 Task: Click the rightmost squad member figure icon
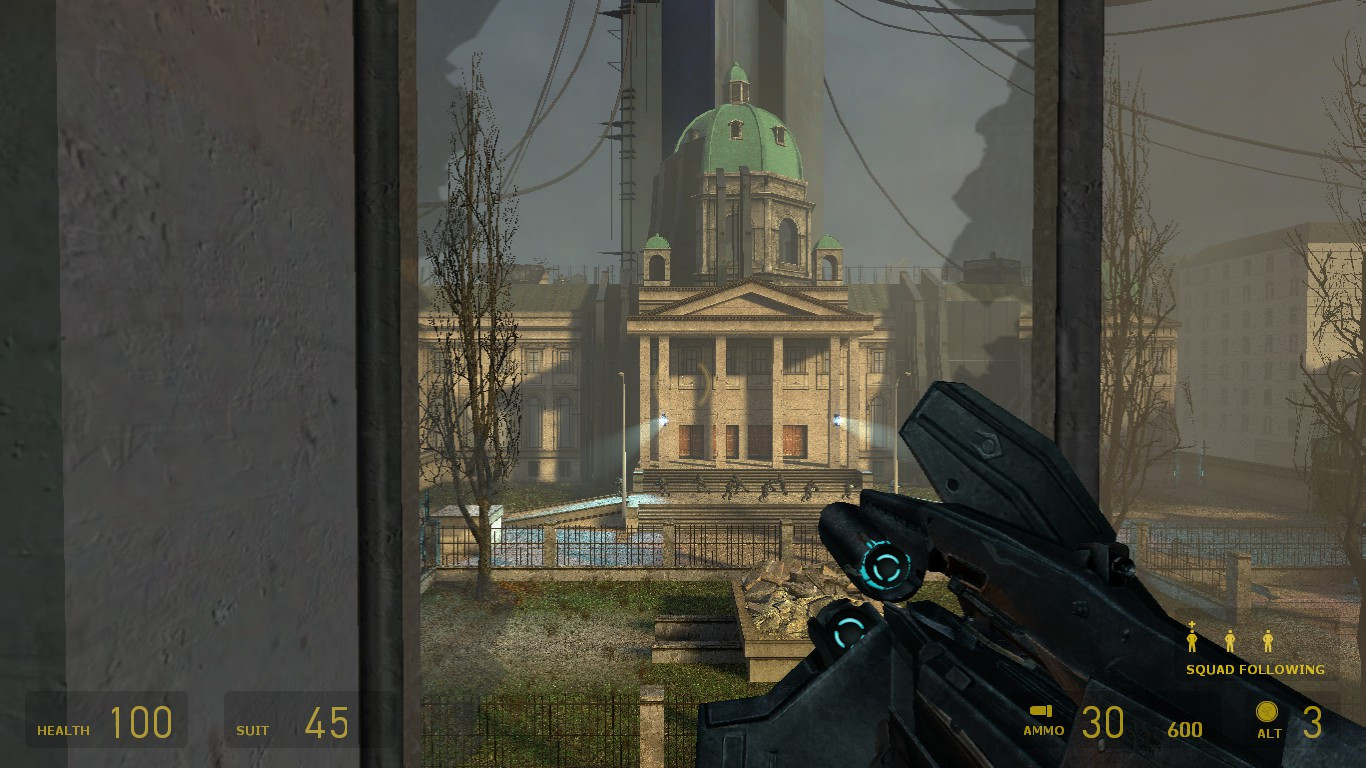click(x=1268, y=640)
